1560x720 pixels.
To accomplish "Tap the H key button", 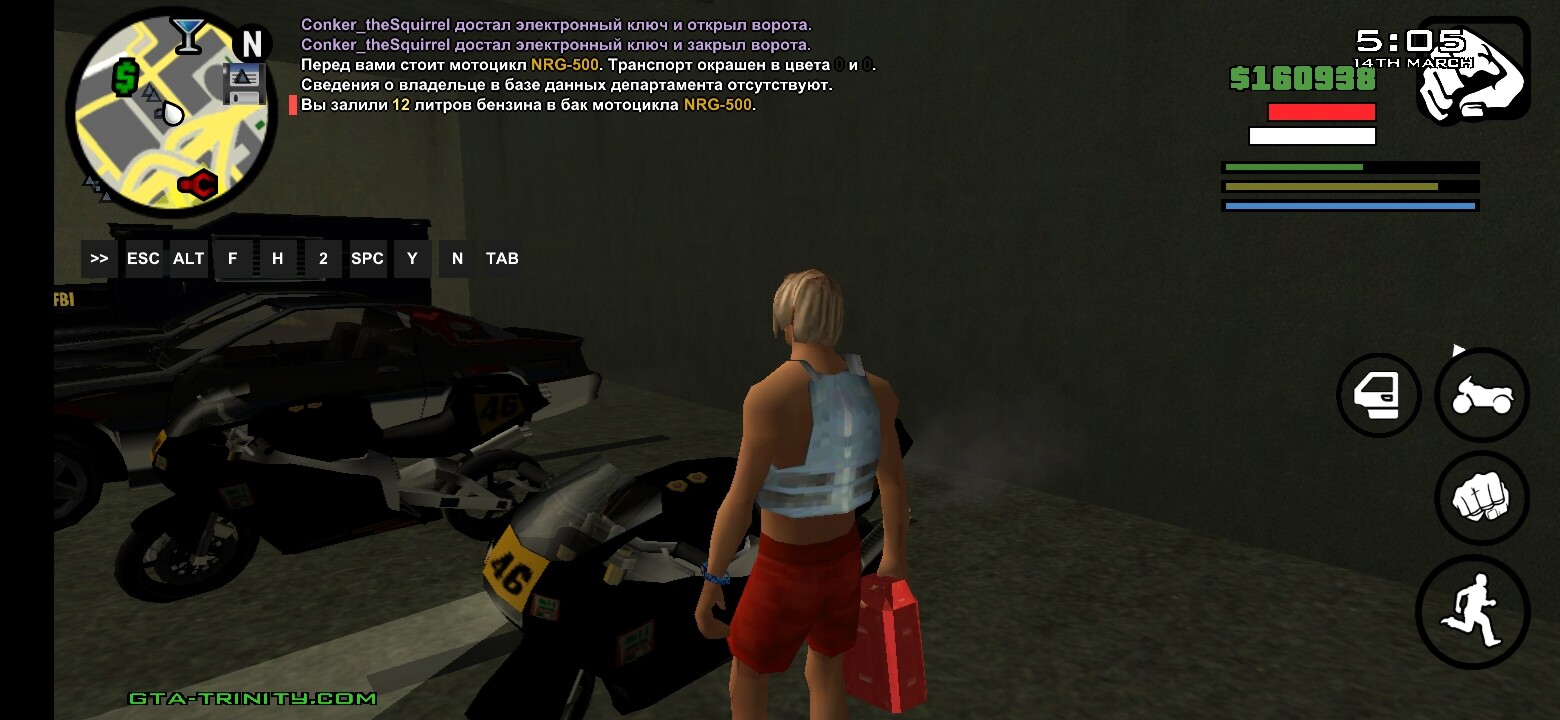I will (278, 258).
